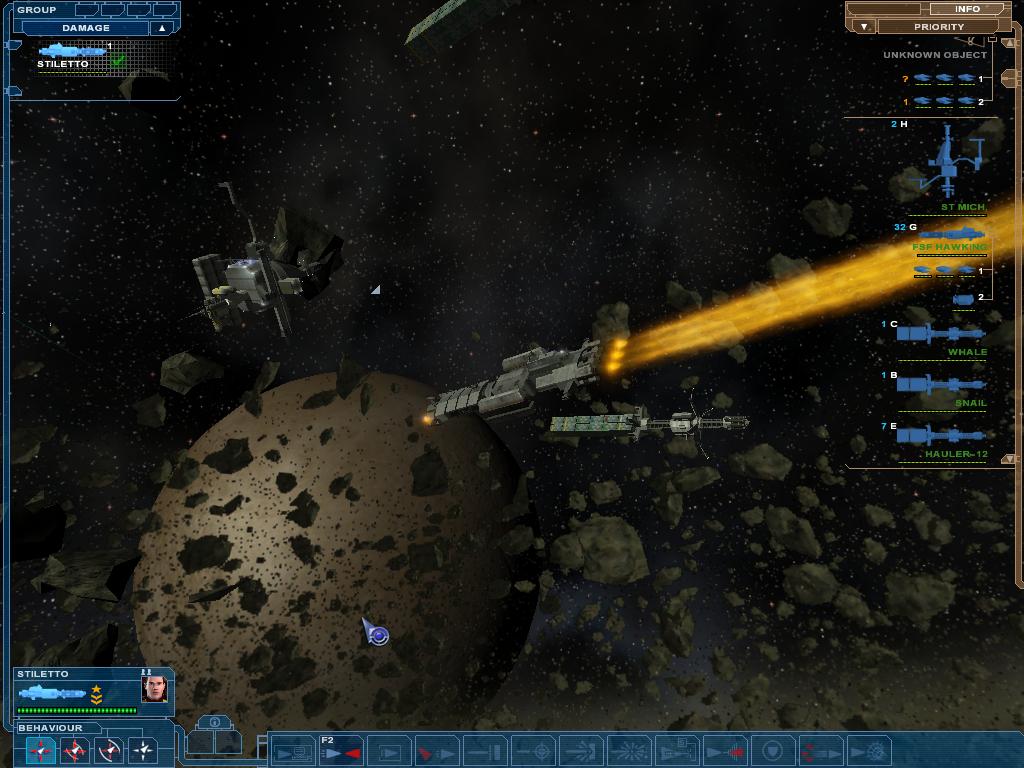Image resolution: width=1024 pixels, height=768 pixels.
Task: Open the Damage sort button in the group panel
Action: [86, 28]
